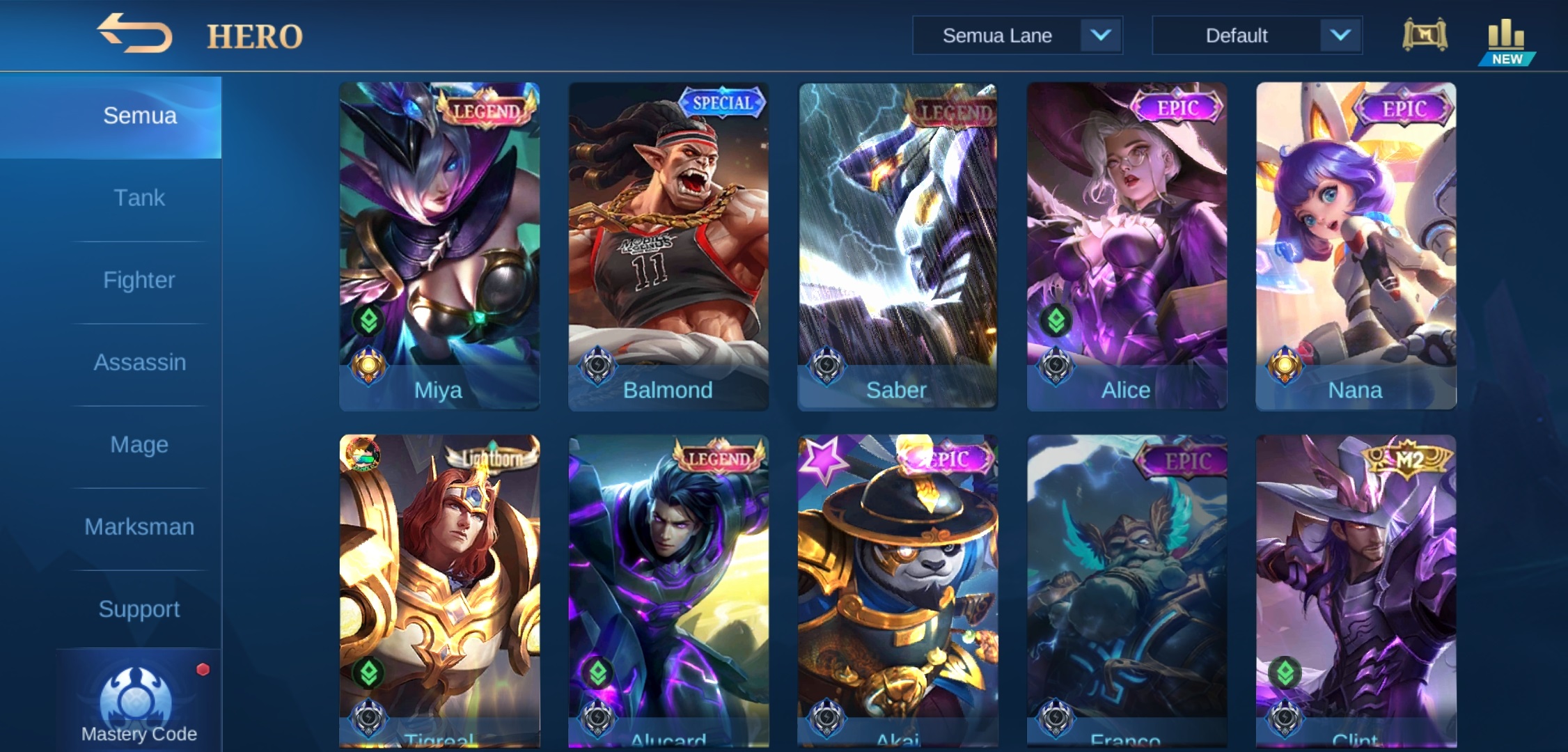Select the Marksman category tab

point(139,526)
